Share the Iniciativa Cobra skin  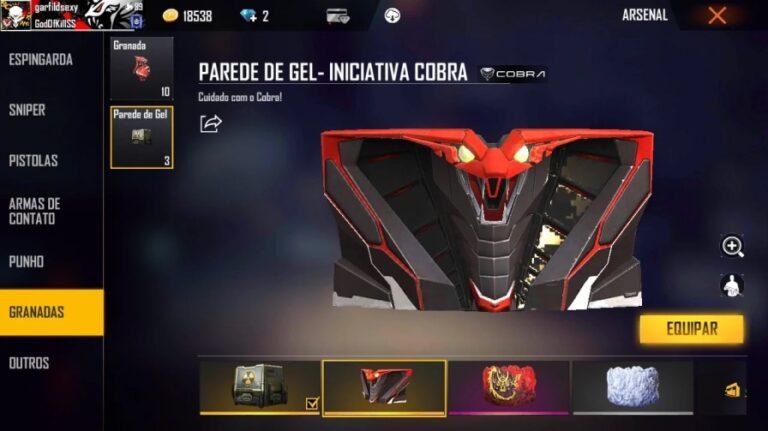[211, 124]
